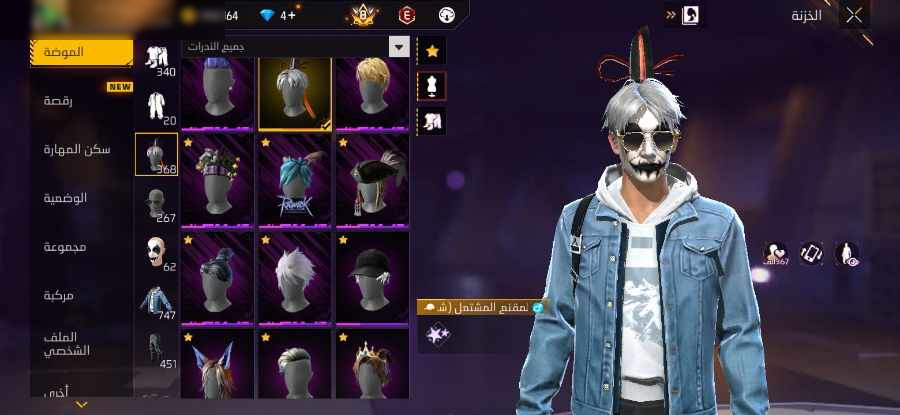The height and width of the screenshot is (415, 900).
Task: Select the black baseball cap headwear
Action: point(371,276)
